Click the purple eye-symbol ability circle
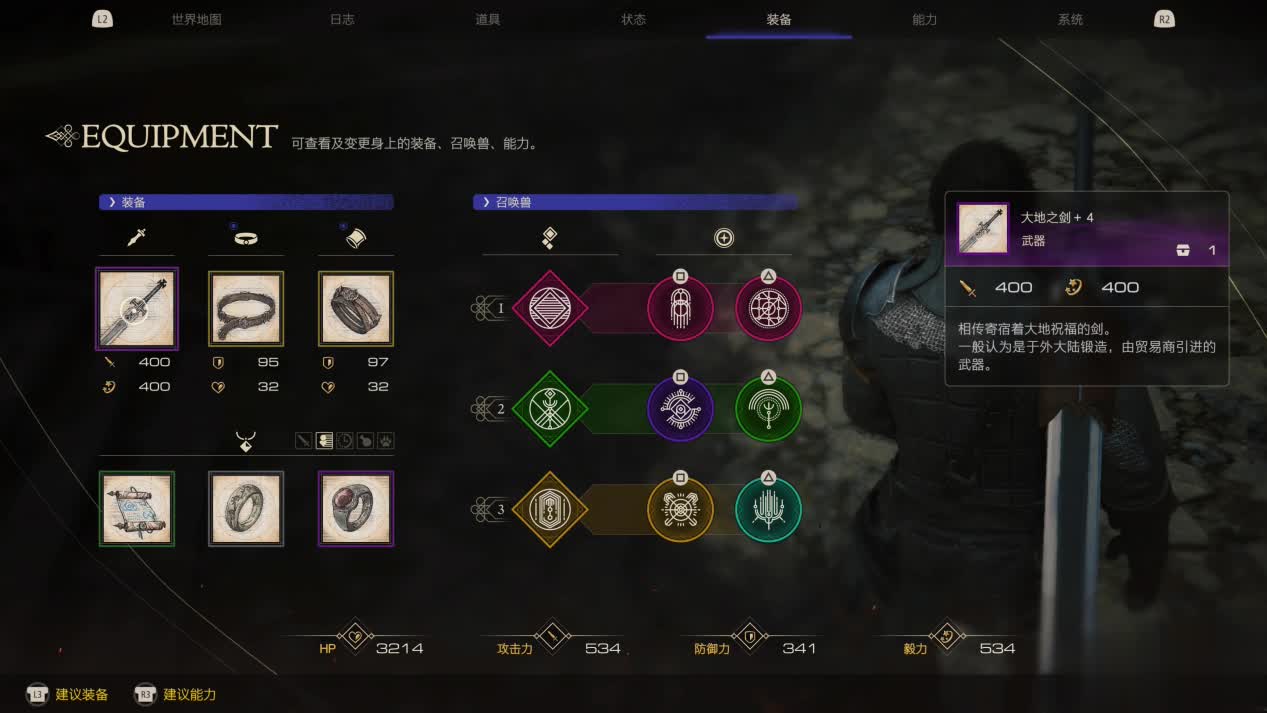The width and height of the screenshot is (1267, 713). click(680, 409)
